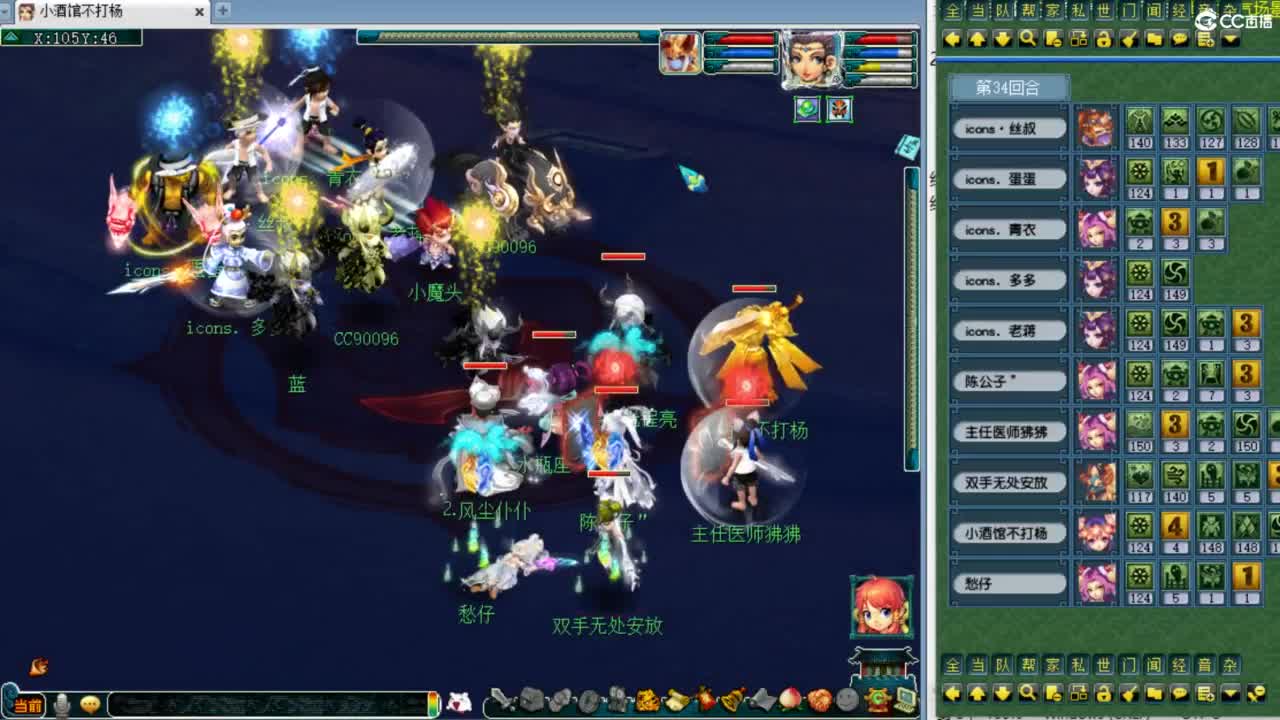The width and height of the screenshot is (1280, 720).
Task: Click the golden bell icon on the bottom toolbar
Action: coord(731,699)
